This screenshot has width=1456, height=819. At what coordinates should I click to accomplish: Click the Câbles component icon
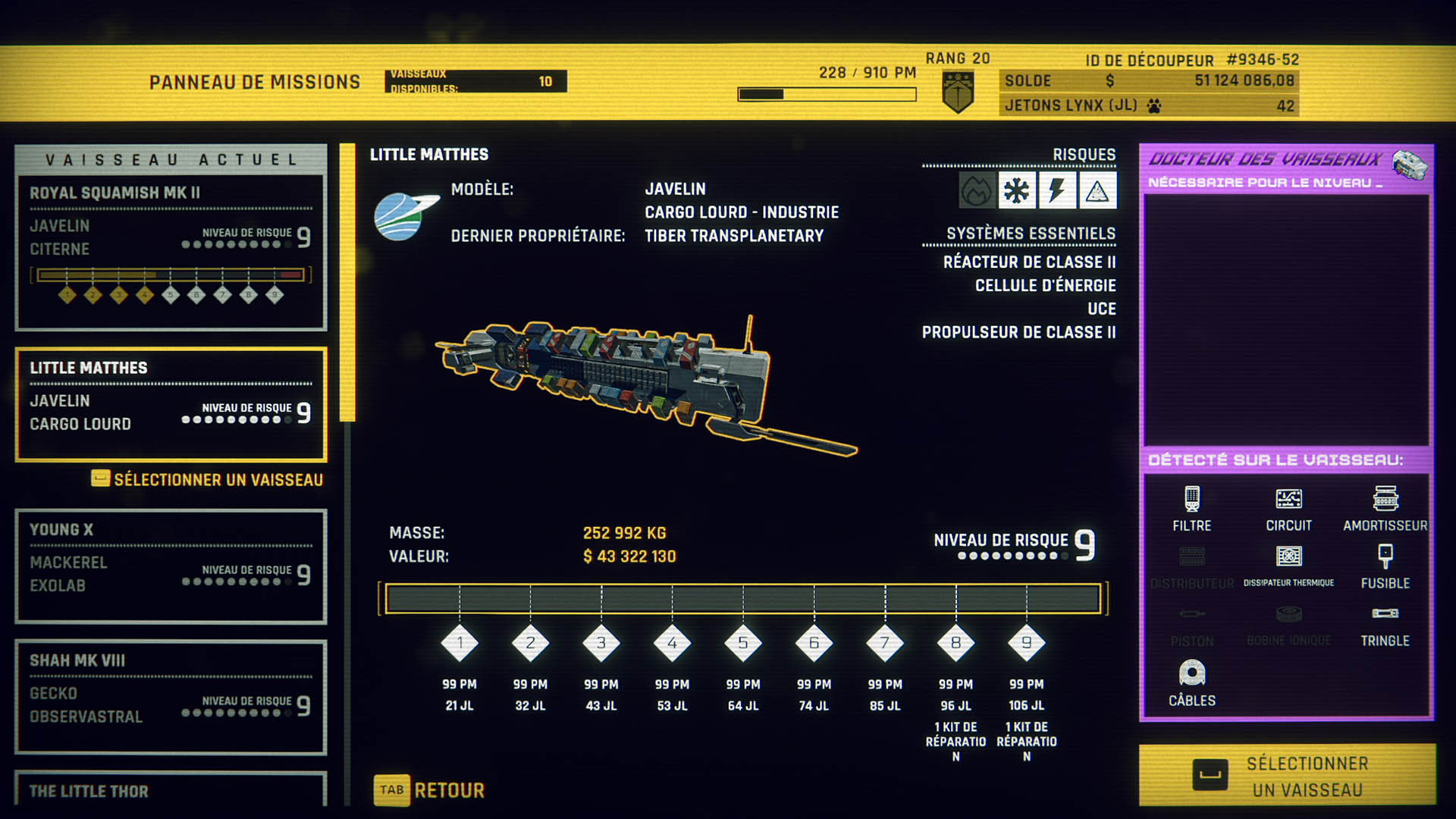coord(1191,673)
